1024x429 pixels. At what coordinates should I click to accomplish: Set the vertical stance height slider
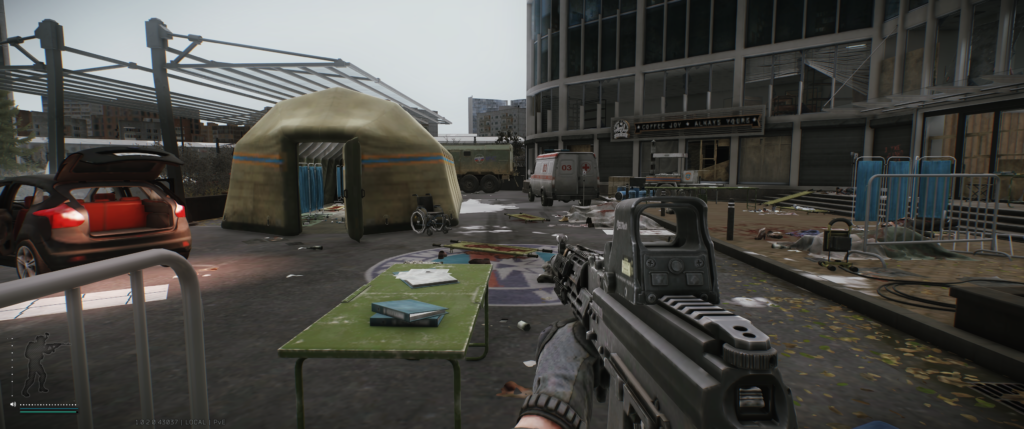point(12,366)
